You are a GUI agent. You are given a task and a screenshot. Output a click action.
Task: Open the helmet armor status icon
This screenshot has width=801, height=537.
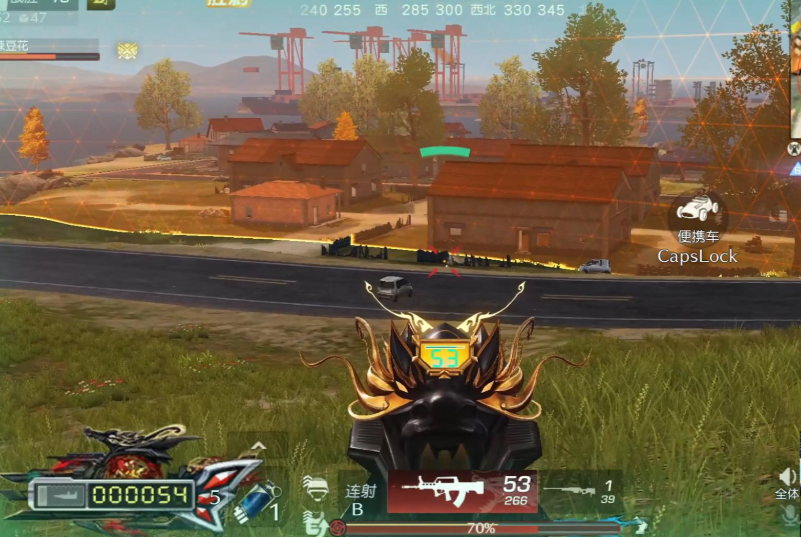315,488
